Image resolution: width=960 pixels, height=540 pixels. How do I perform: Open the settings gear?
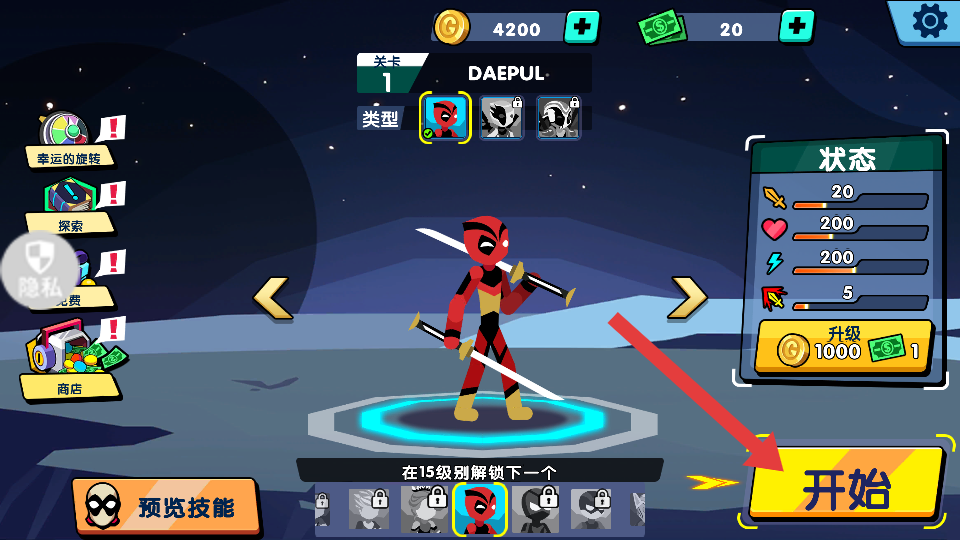929,21
